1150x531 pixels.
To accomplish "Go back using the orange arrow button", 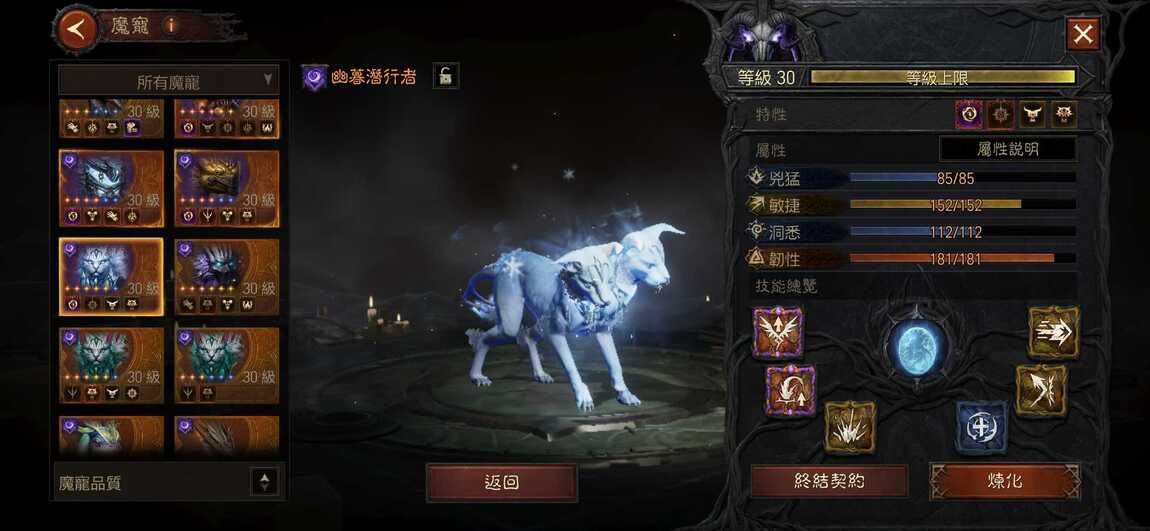I will click(x=77, y=29).
